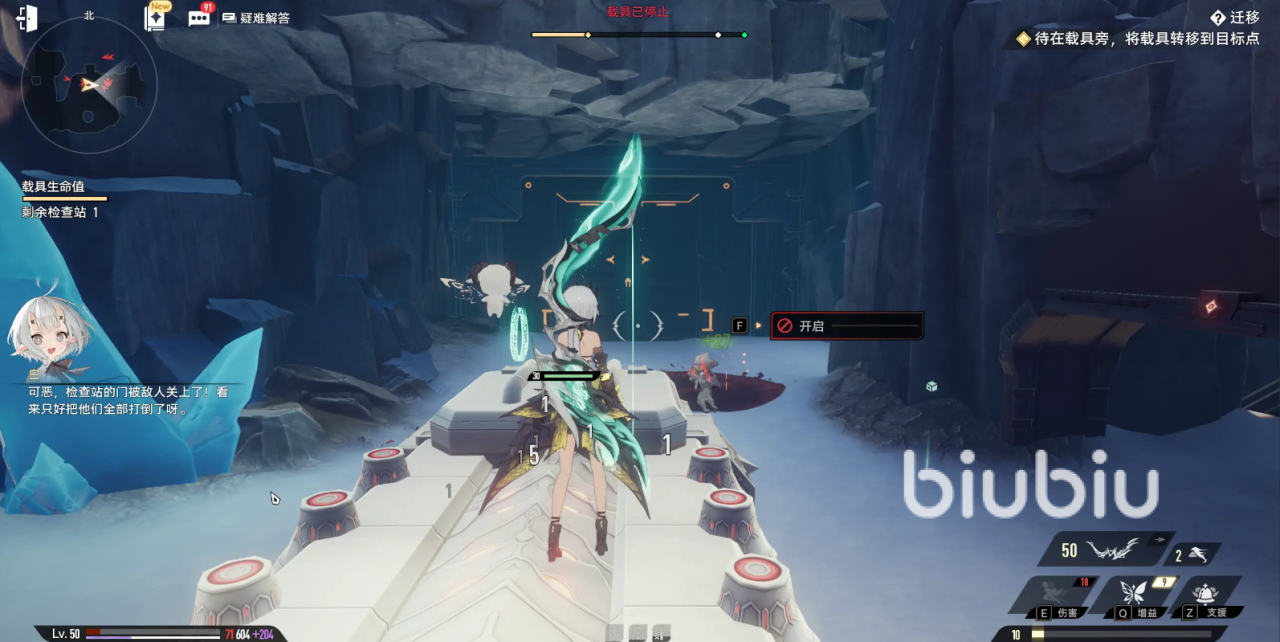The image size is (1280, 642).
Task: Click the 开启 door interaction prompt
Action: point(846,326)
